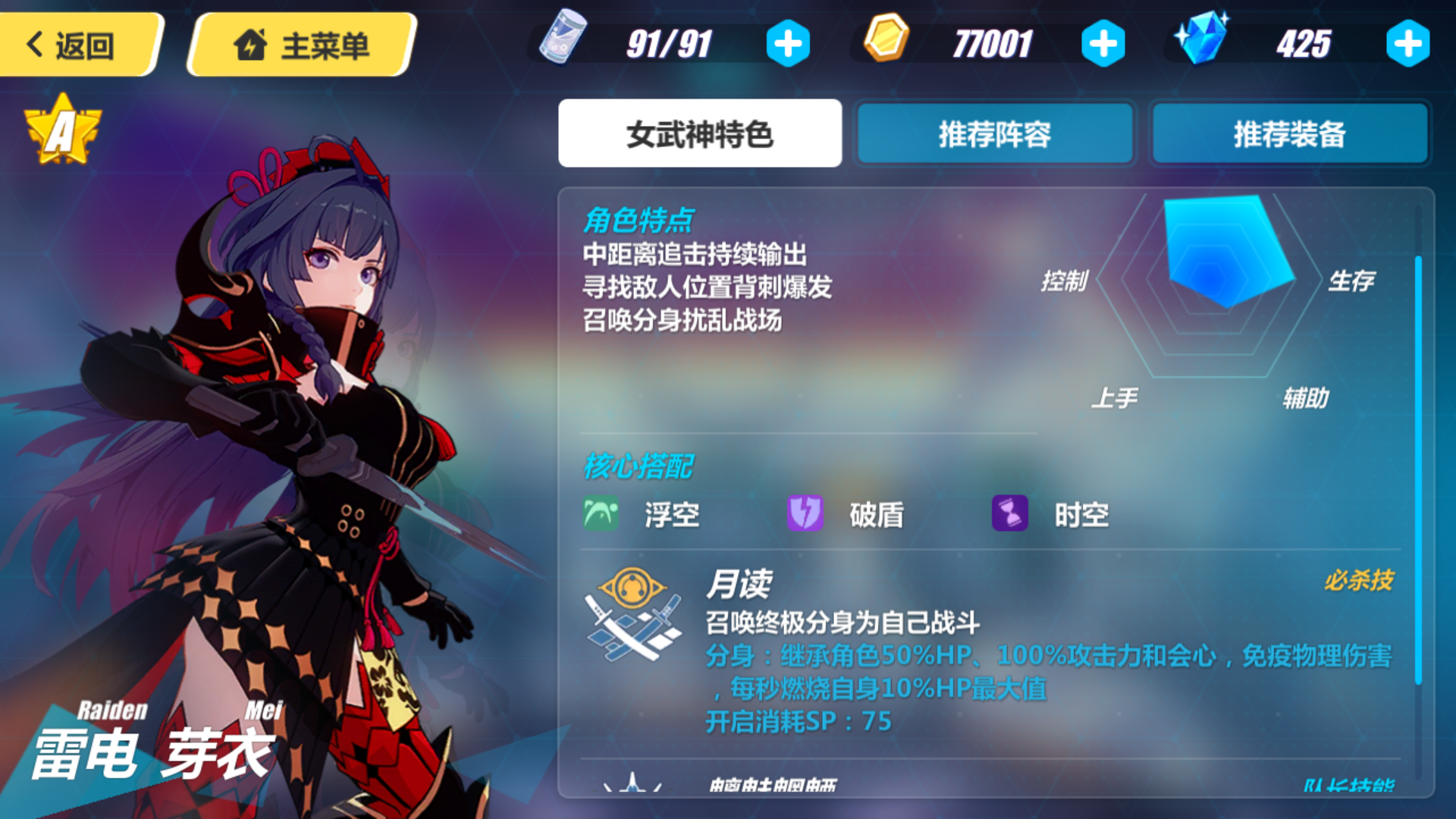Click the 核心搭配 section heading
The width and height of the screenshot is (1456, 819).
(639, 466)
